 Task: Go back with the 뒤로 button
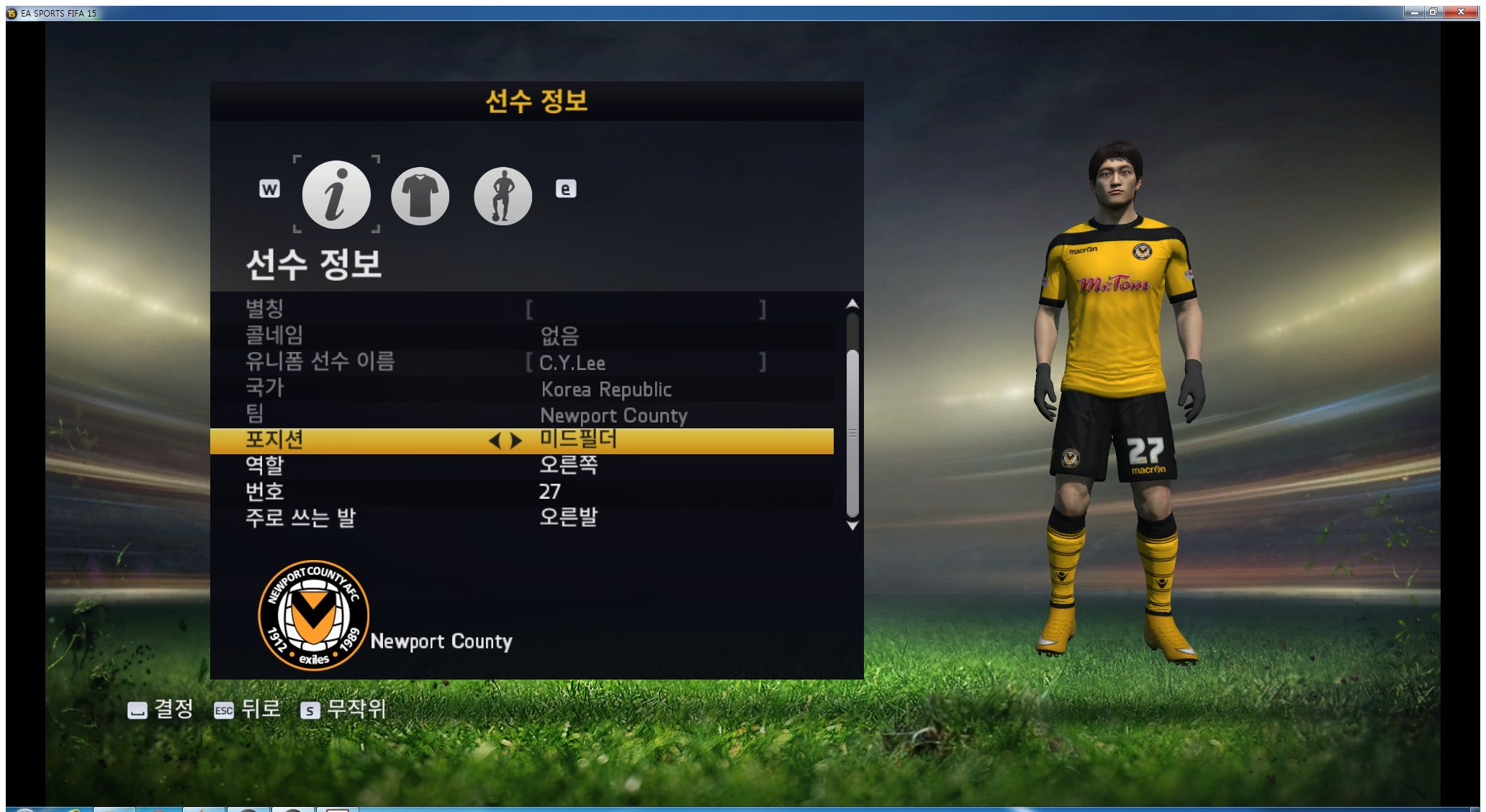tap(247, 710)
